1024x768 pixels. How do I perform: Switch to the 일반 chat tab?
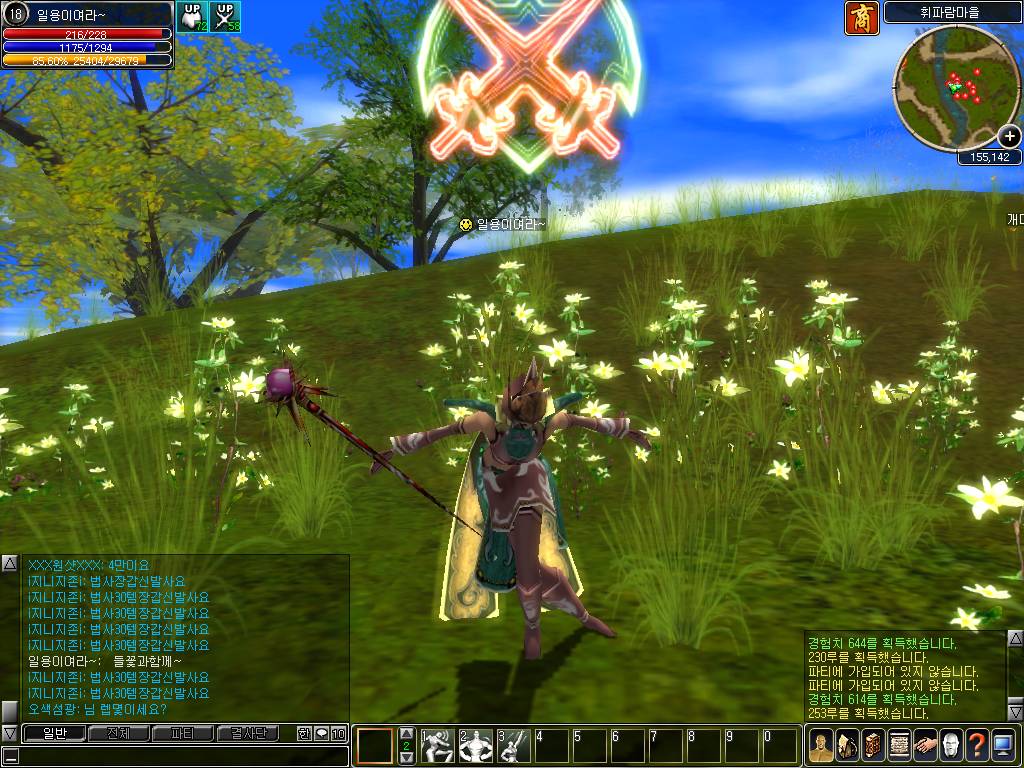pos(55,734)
